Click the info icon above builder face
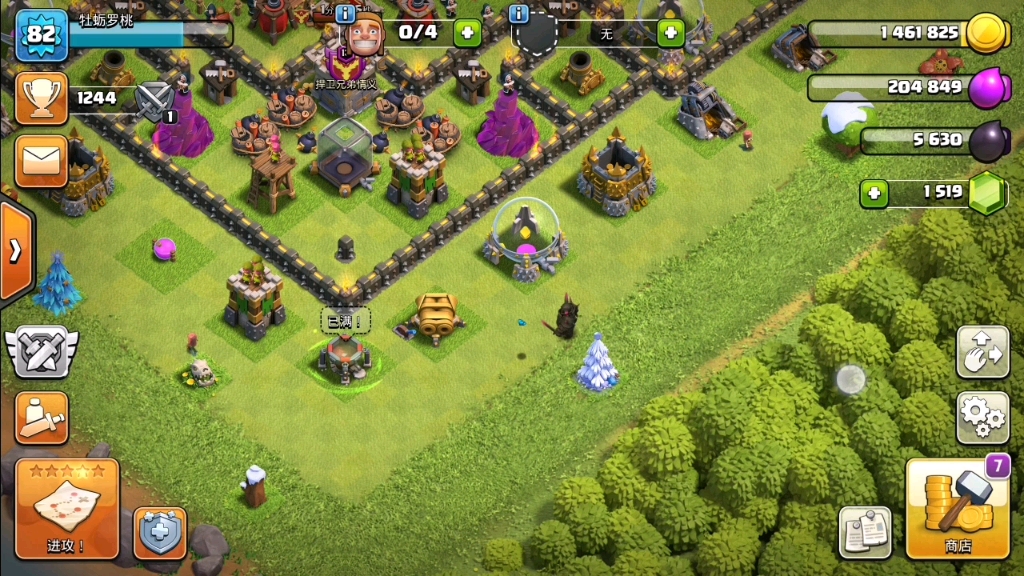Screen dimensions: 1024x576 (346, 14)
